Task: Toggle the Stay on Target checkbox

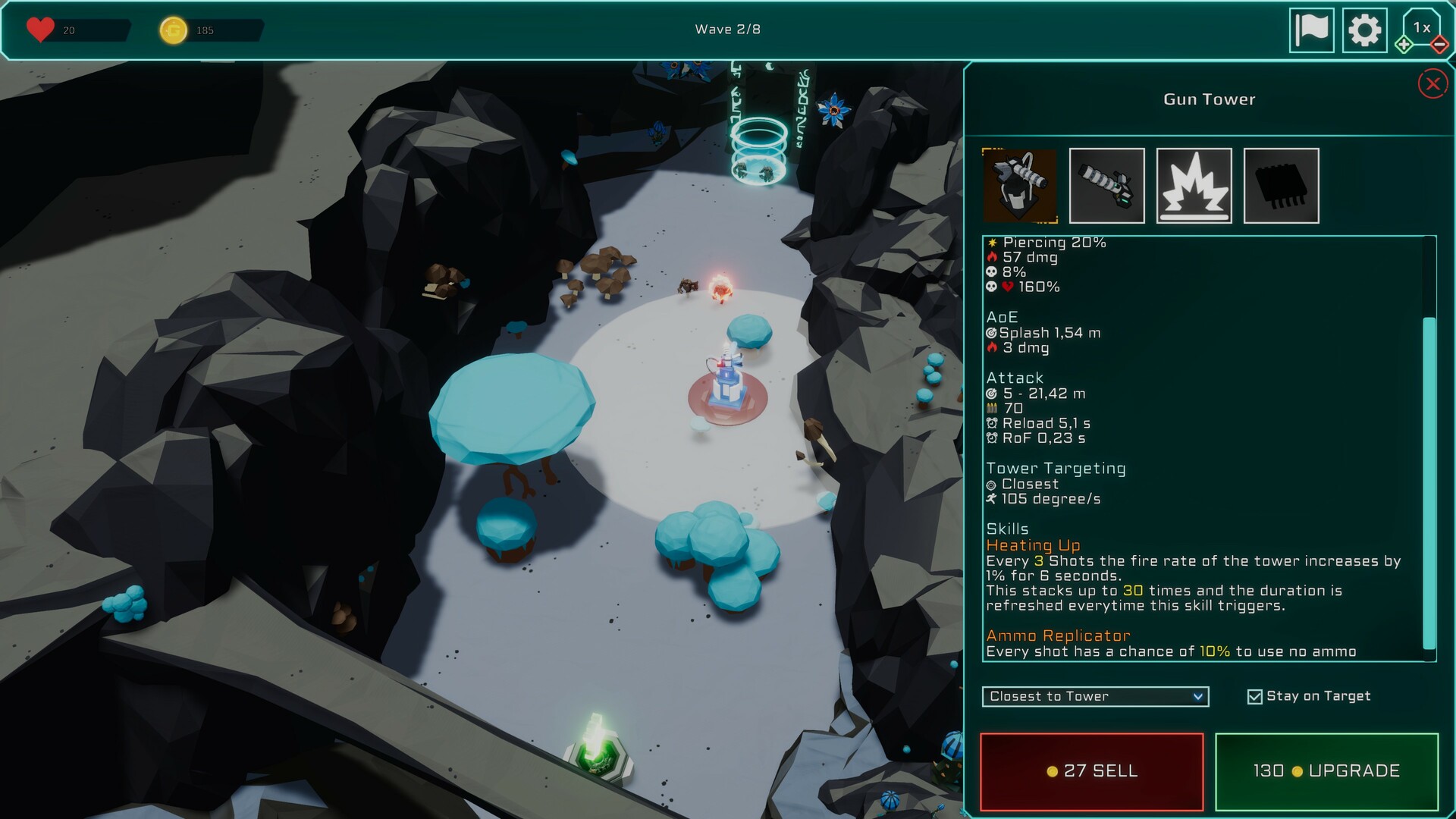Action: pos(1254,696)
